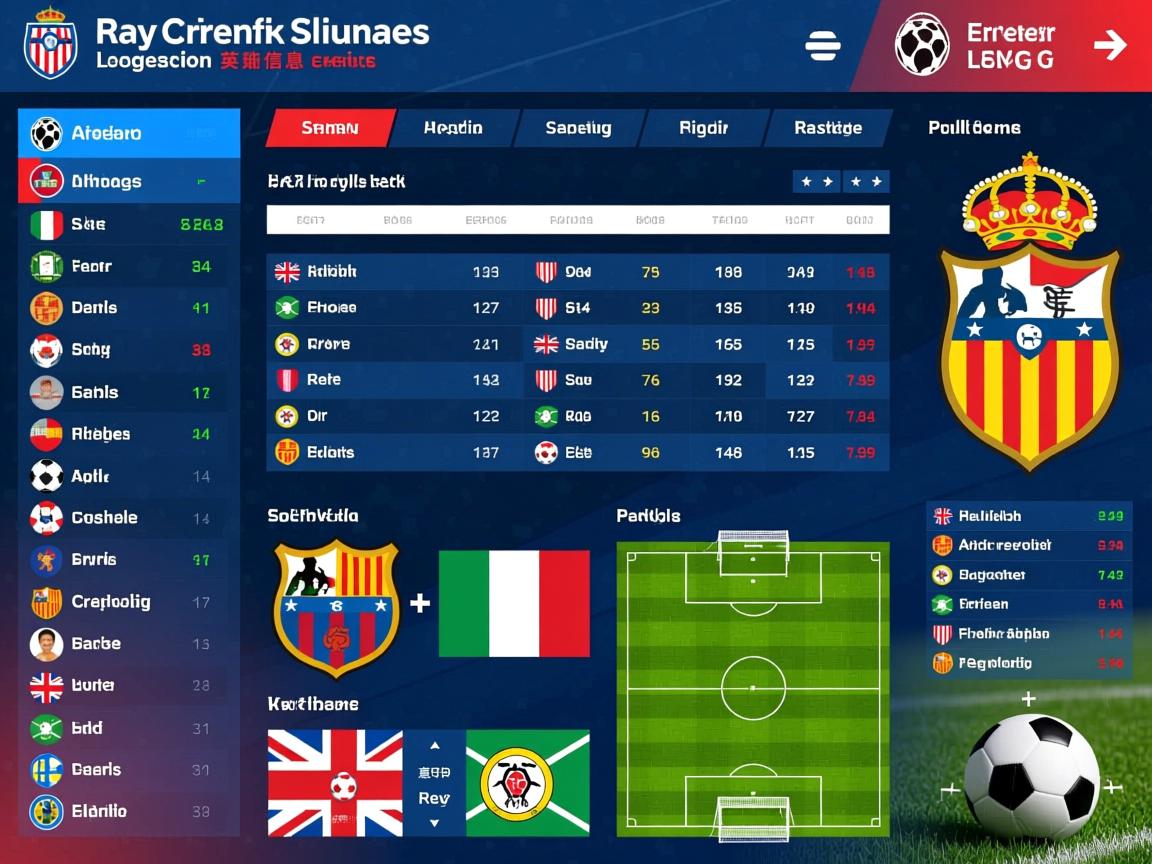Viewport: 1152px width, 864px height.
Task: Click the up arrow above Rev
Action: point(434,746)
